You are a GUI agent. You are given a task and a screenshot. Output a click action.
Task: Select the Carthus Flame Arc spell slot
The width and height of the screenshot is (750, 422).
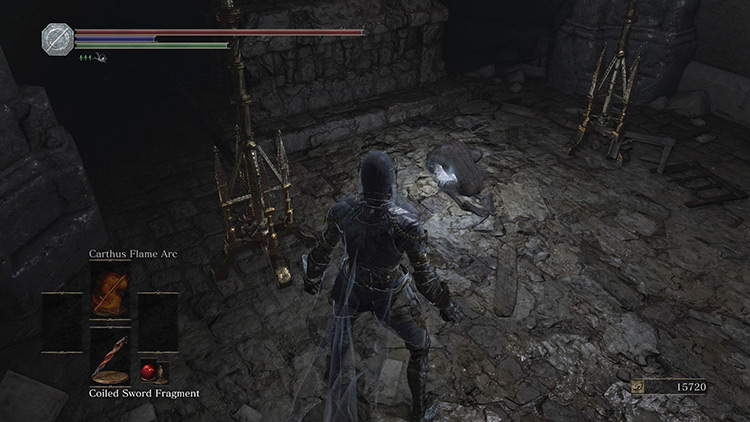108,293
